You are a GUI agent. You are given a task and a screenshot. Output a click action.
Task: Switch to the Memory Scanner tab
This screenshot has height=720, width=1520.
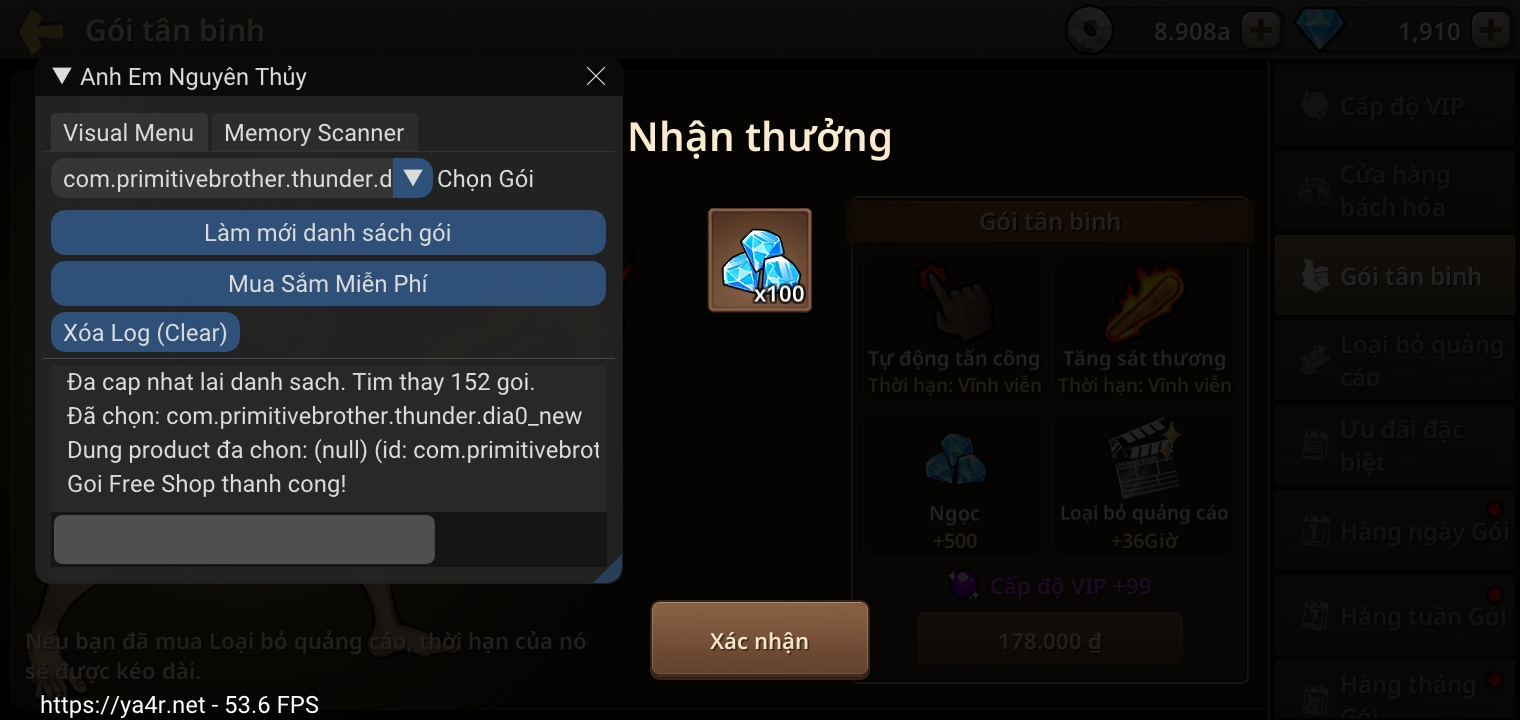314,132
